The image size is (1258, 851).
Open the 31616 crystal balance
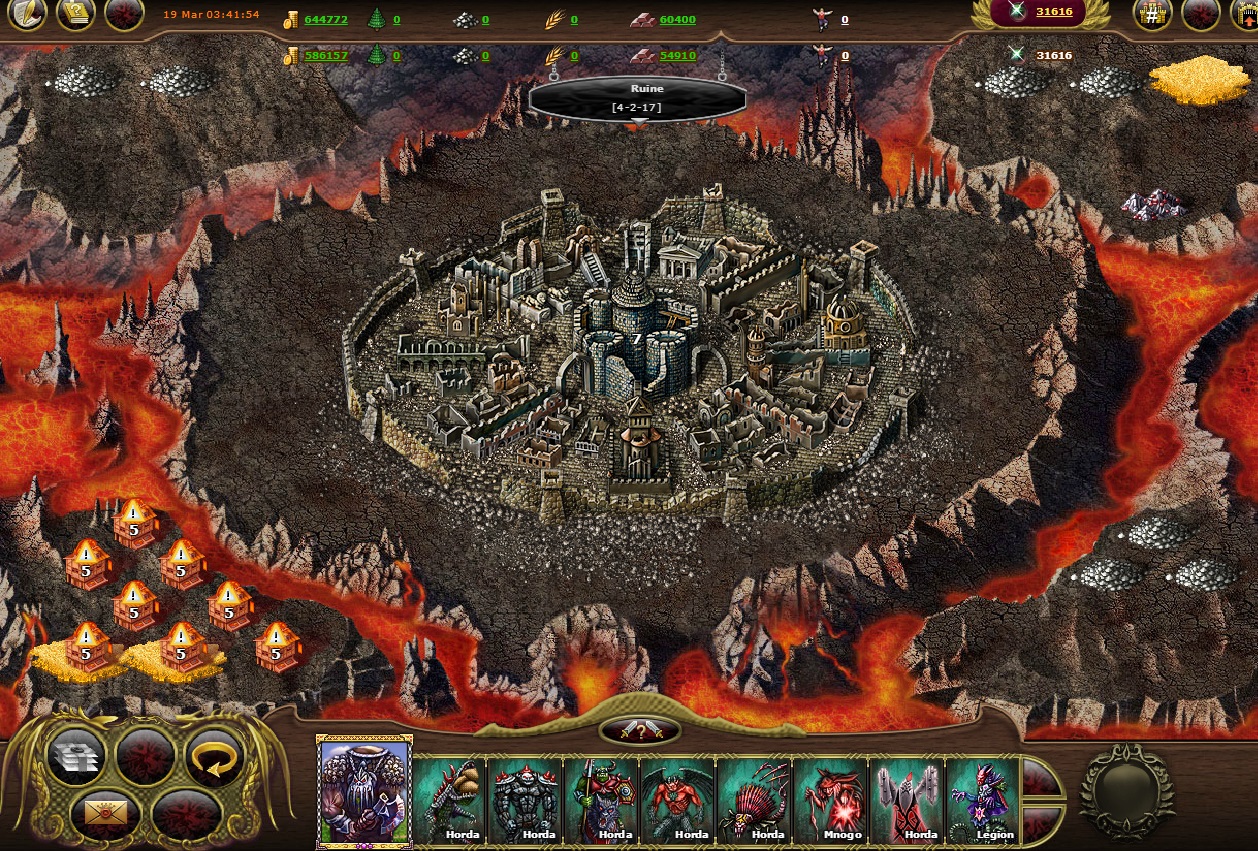point(1053,12)
